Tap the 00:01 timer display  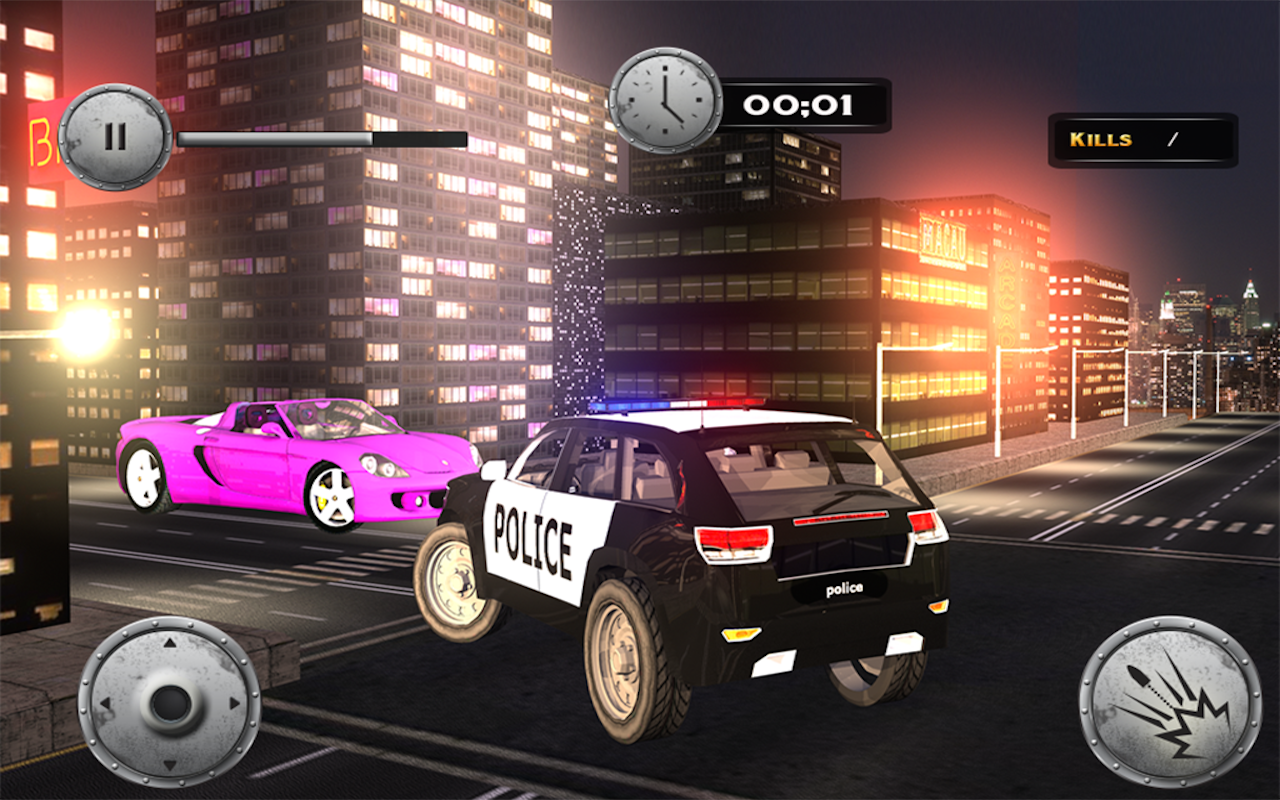(x=798, y=103)
